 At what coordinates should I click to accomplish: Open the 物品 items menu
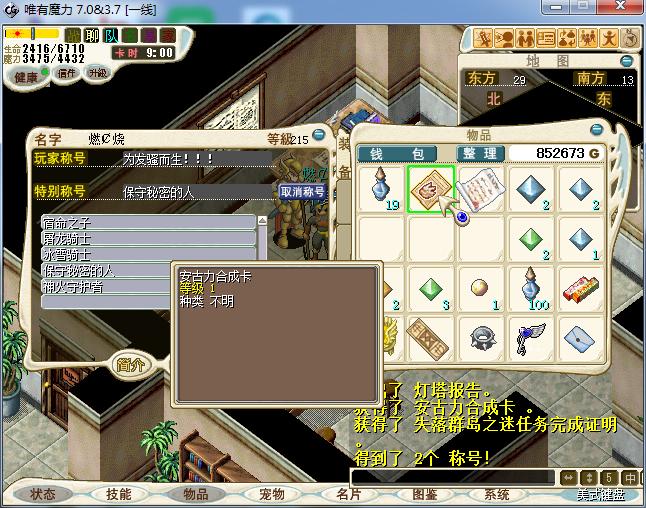click(x=195, y=494)
